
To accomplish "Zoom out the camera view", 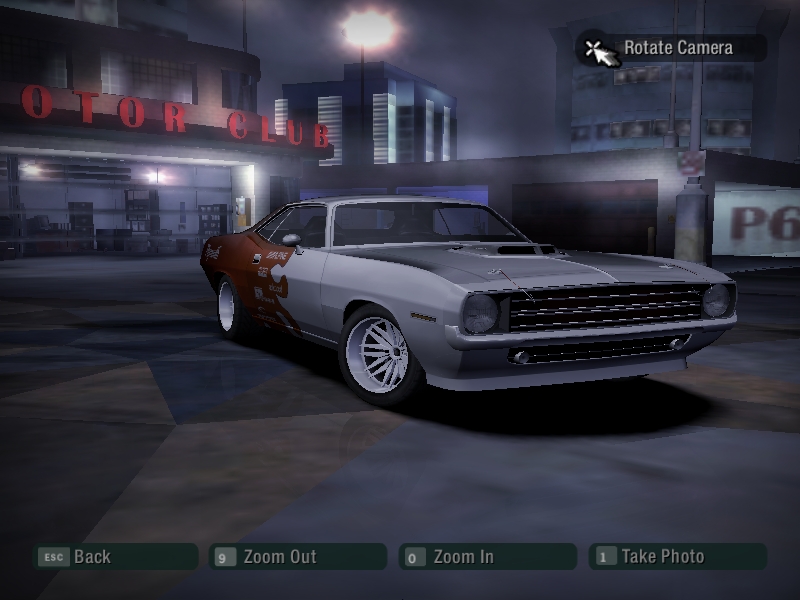I will pos(297,557).
